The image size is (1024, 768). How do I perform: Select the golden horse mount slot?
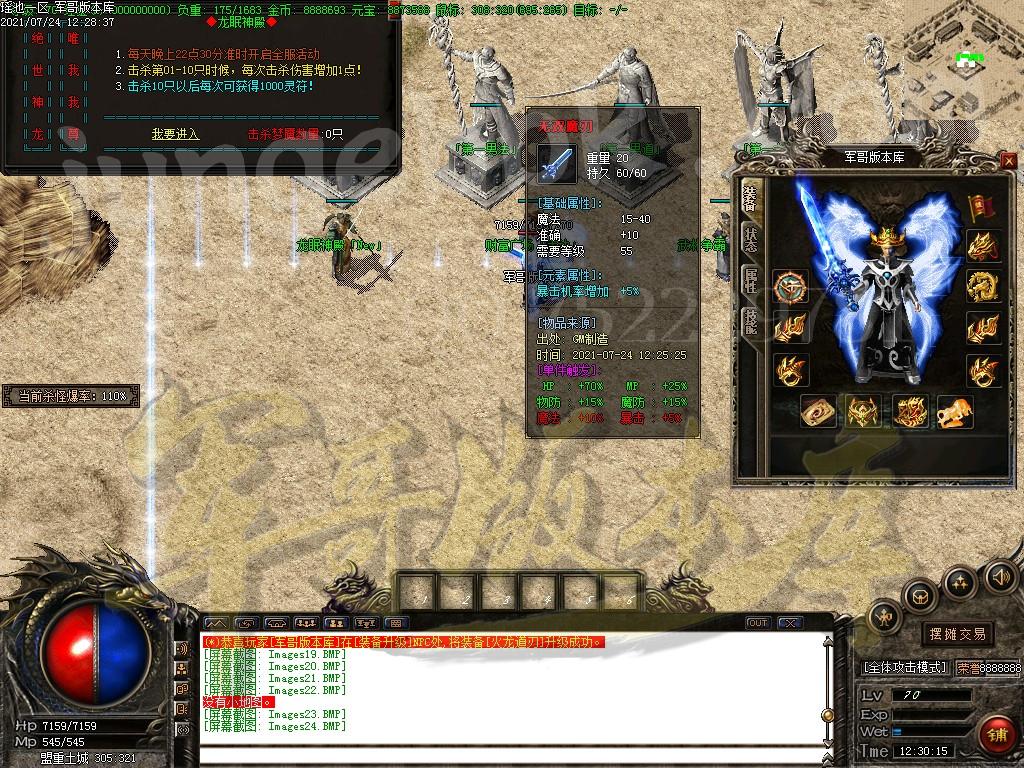(x=955, y=411)
